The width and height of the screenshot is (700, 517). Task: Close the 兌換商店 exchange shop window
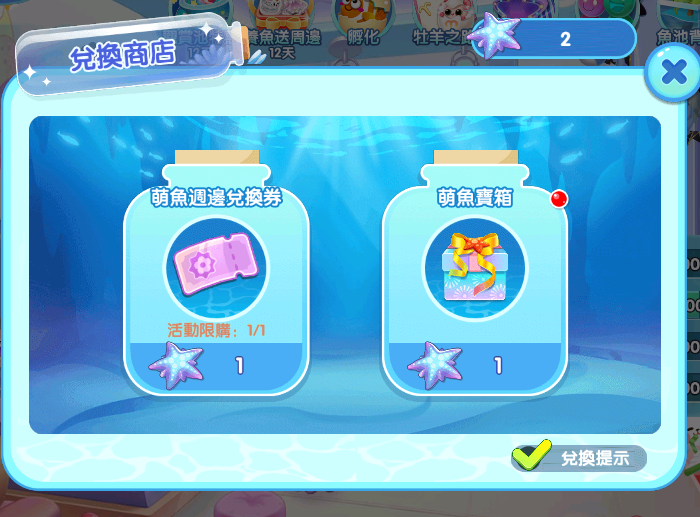pos(667,74)
